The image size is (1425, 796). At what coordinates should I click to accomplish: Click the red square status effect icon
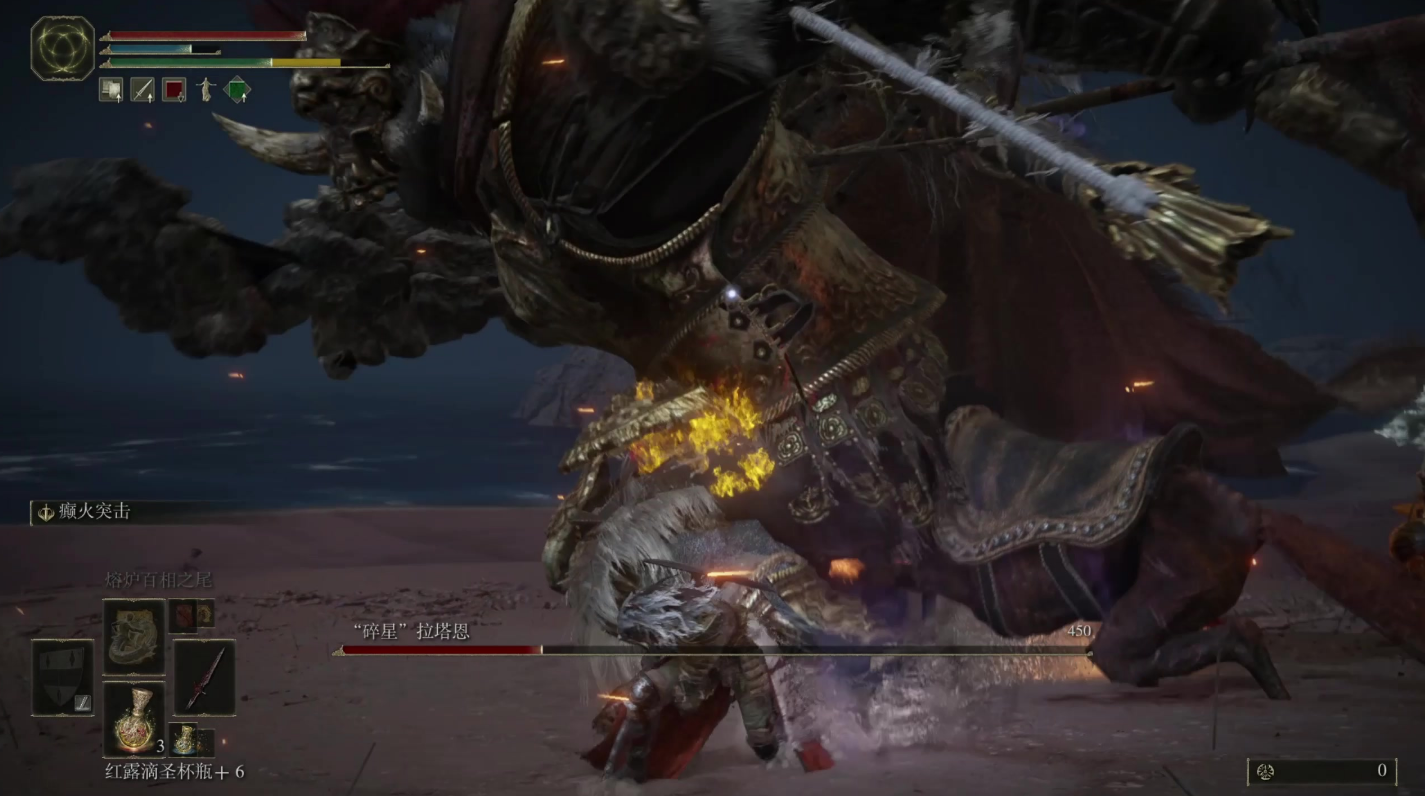[174, 90]
